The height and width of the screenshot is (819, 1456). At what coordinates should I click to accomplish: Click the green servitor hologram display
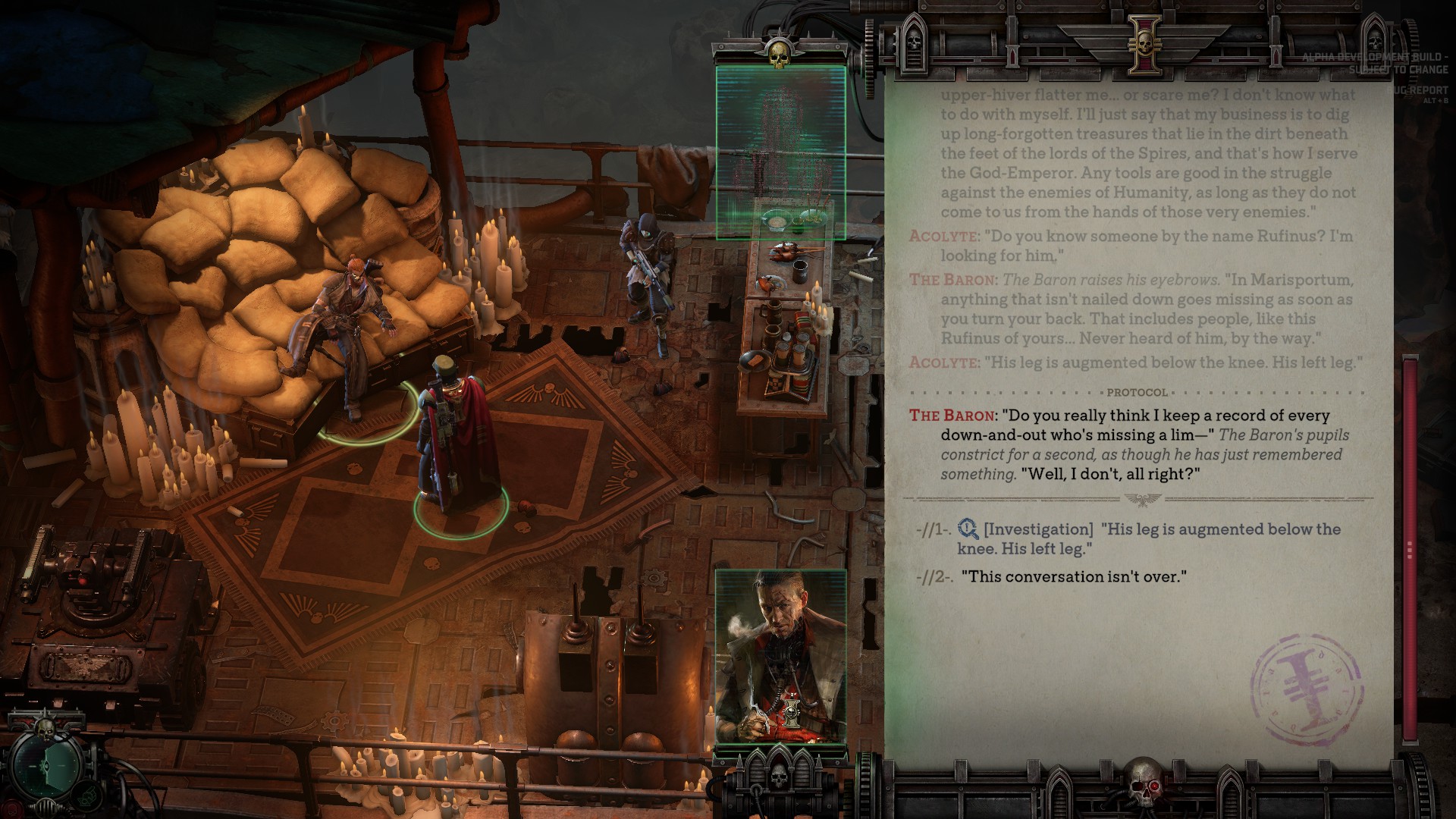pos(780,152)
